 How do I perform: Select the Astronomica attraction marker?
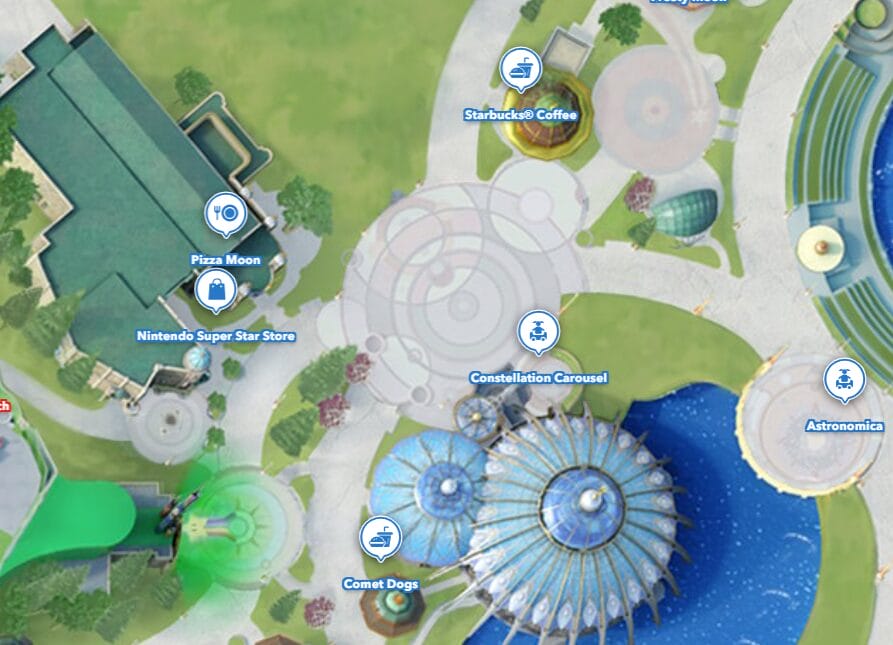[844, 379]
